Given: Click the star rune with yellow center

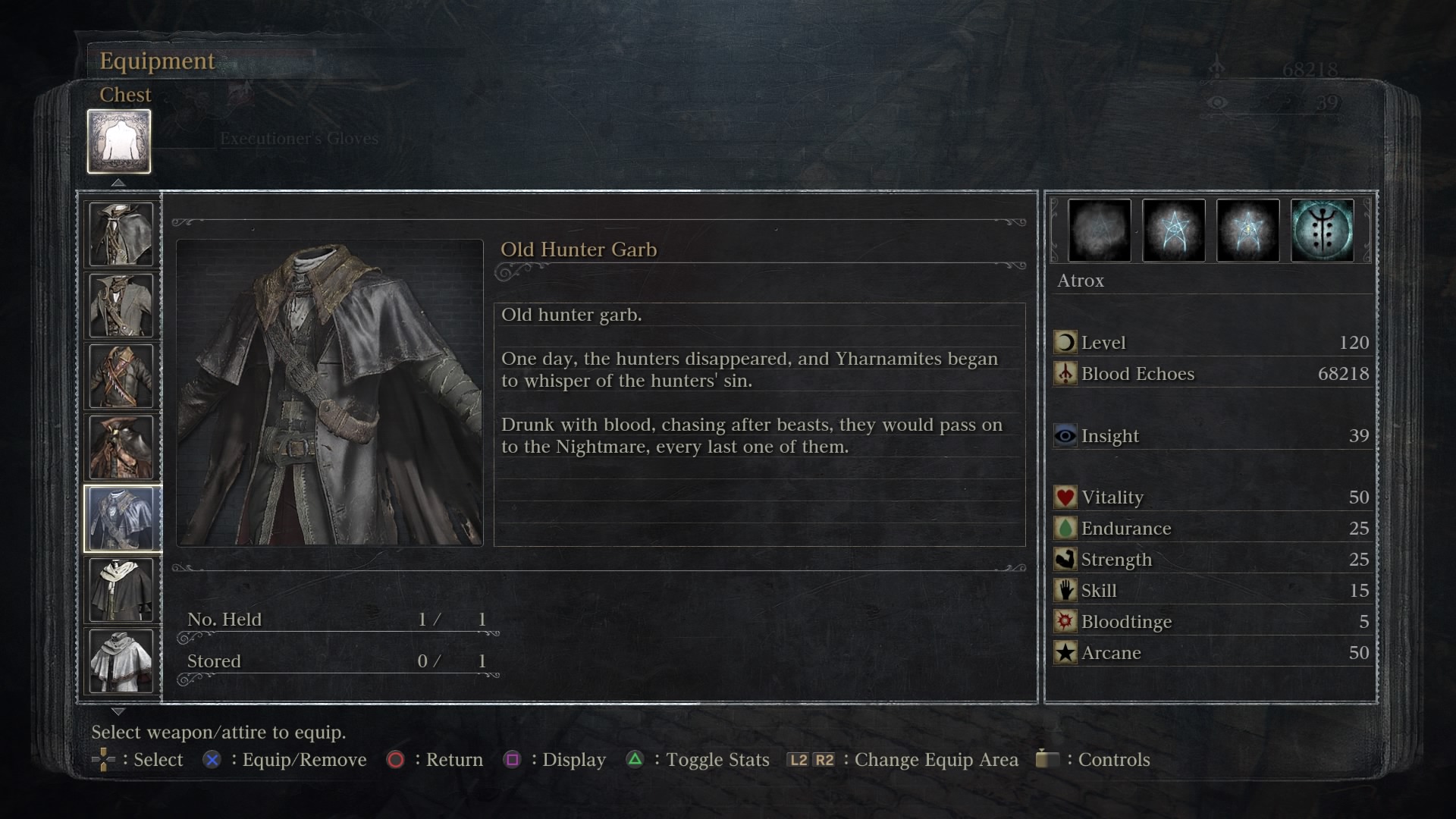Looking at the screenshot, I should [1247, 231].
